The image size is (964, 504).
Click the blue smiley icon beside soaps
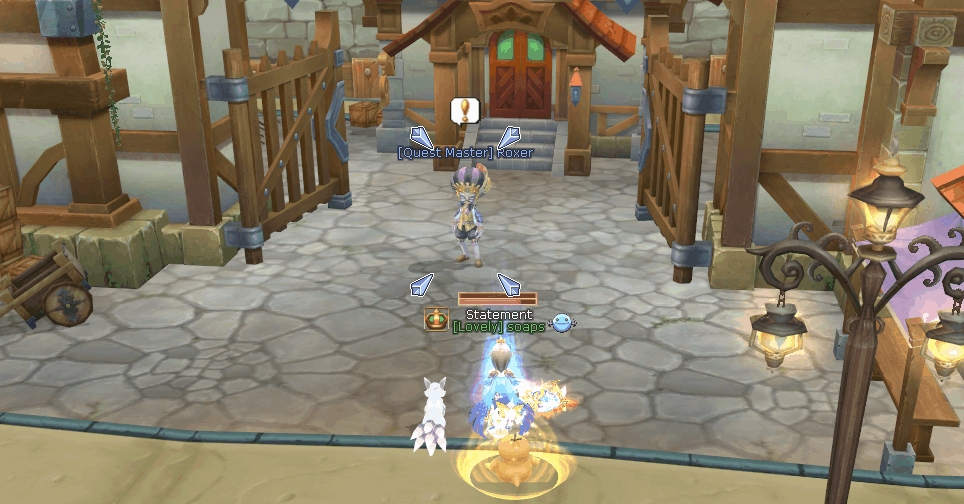point(564,322)
